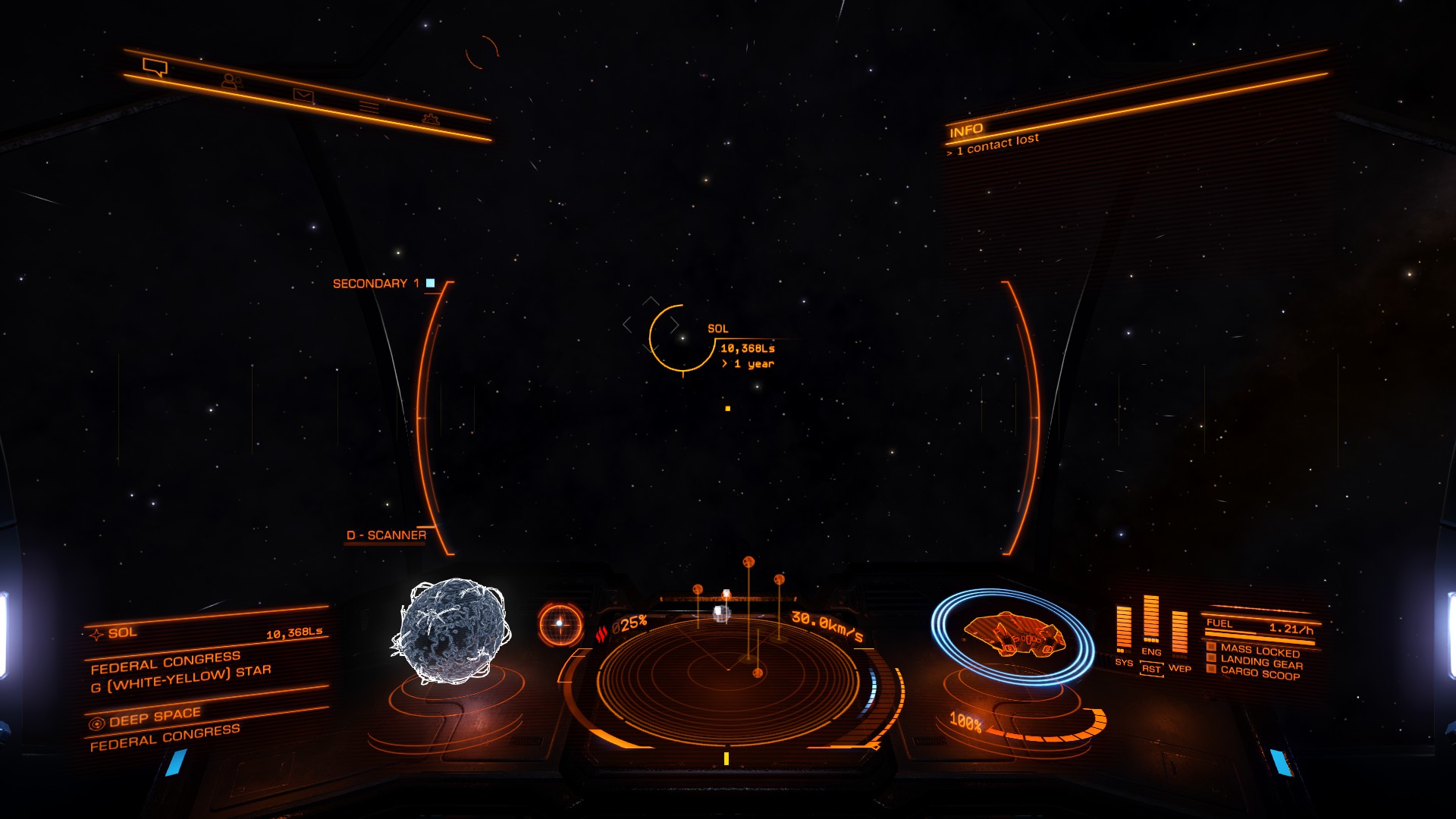Select the D-Scanner fire group label
This screenshot has width=1456, height=819.
[386, 535]
